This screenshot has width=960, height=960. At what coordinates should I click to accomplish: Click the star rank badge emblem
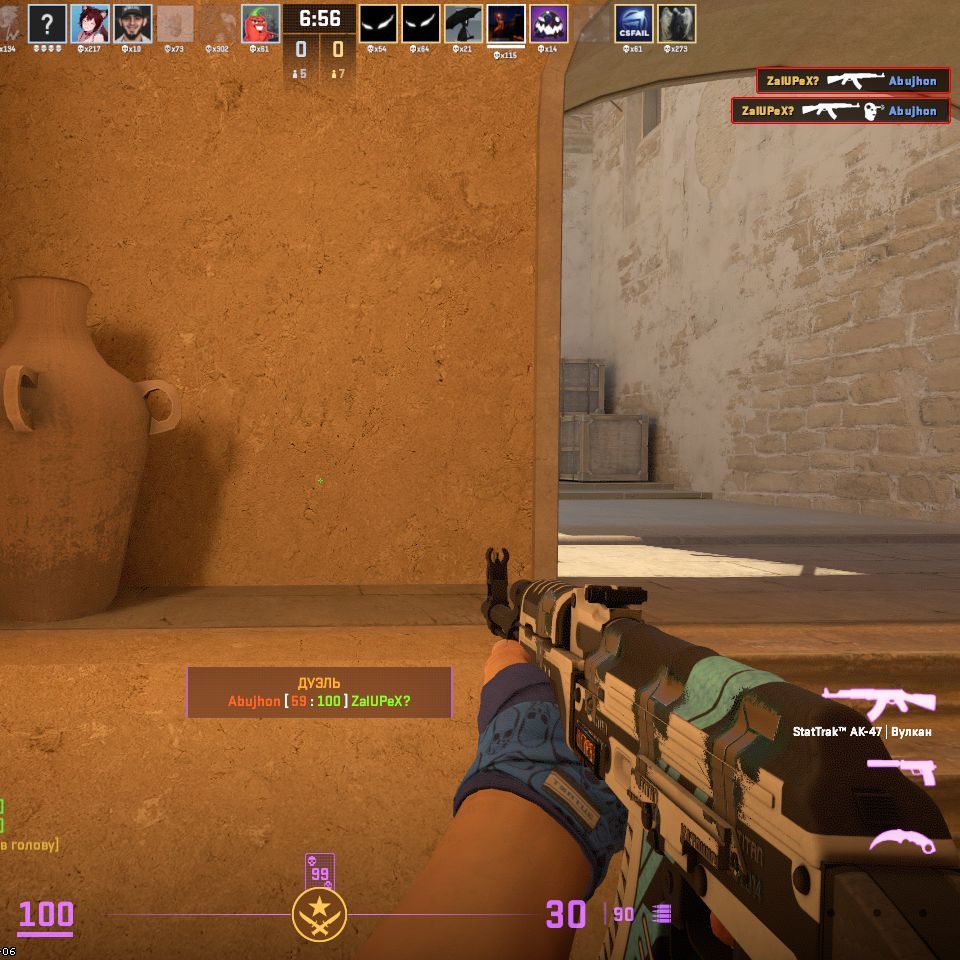click(319, 914)
